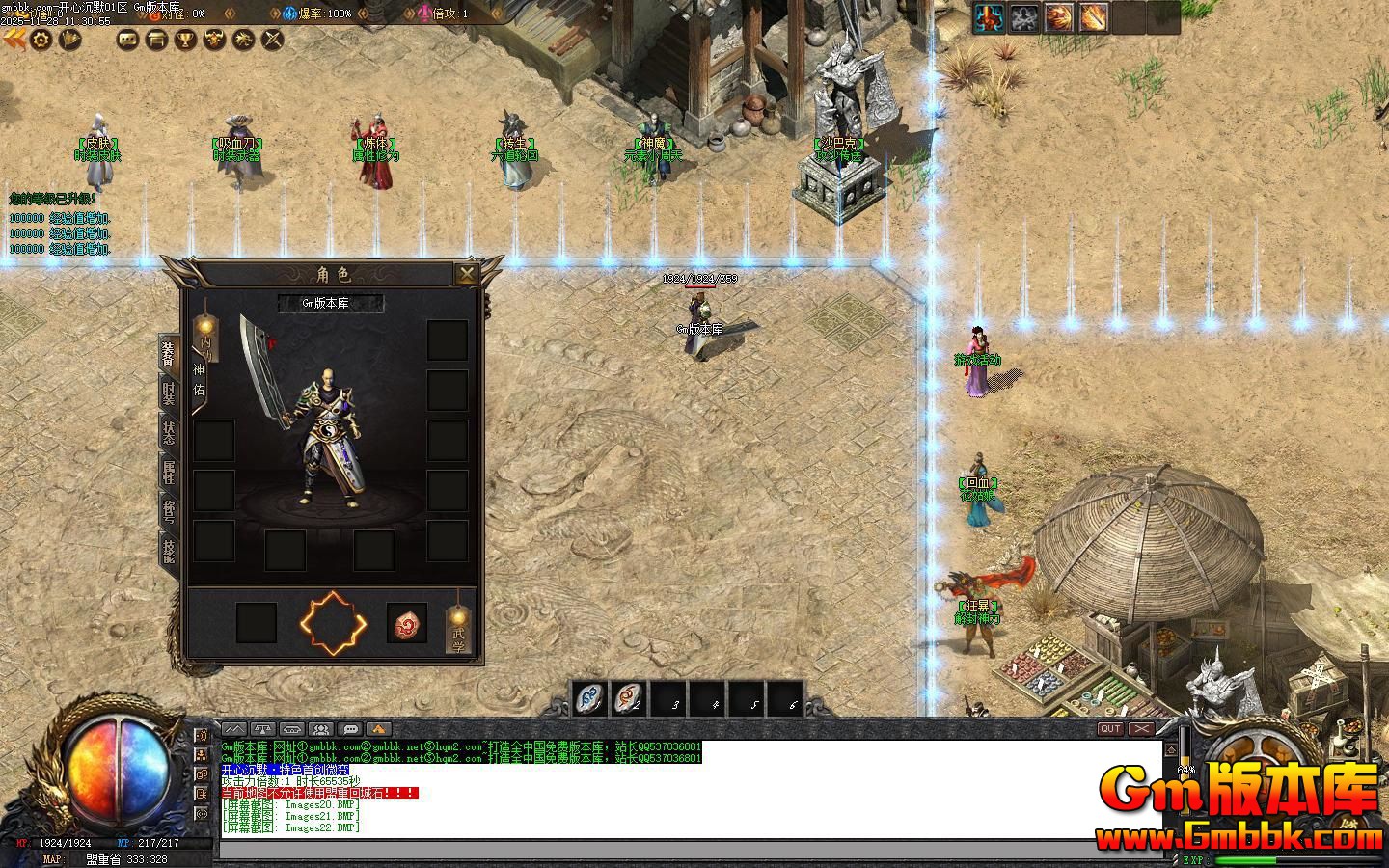This screenshot has width=1389, height=868.
Task: Close the 角色 character panel
Action: tap(467, 274)
